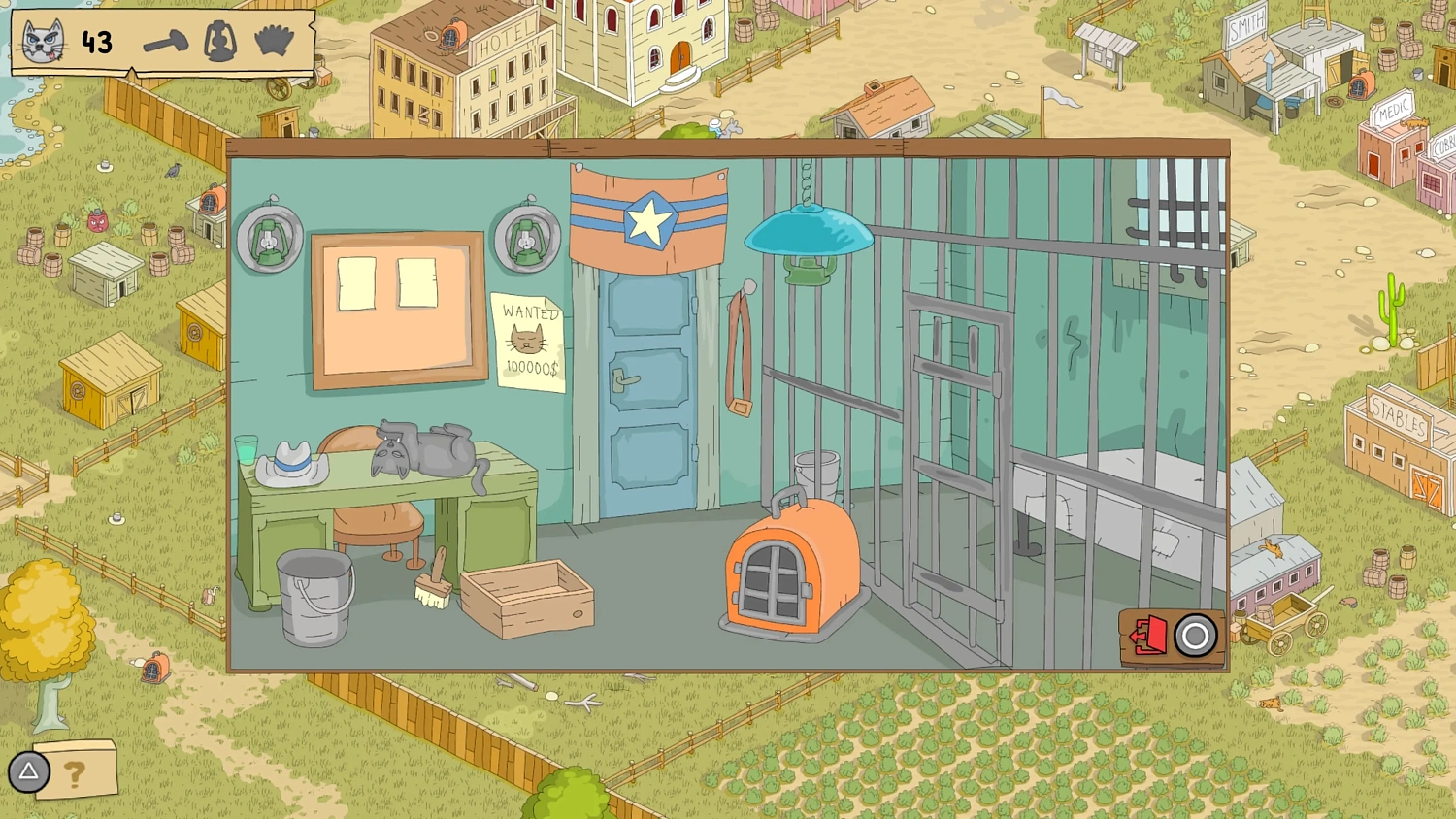
Task: Click the orange pet carrier
Action: coord(791,563)
